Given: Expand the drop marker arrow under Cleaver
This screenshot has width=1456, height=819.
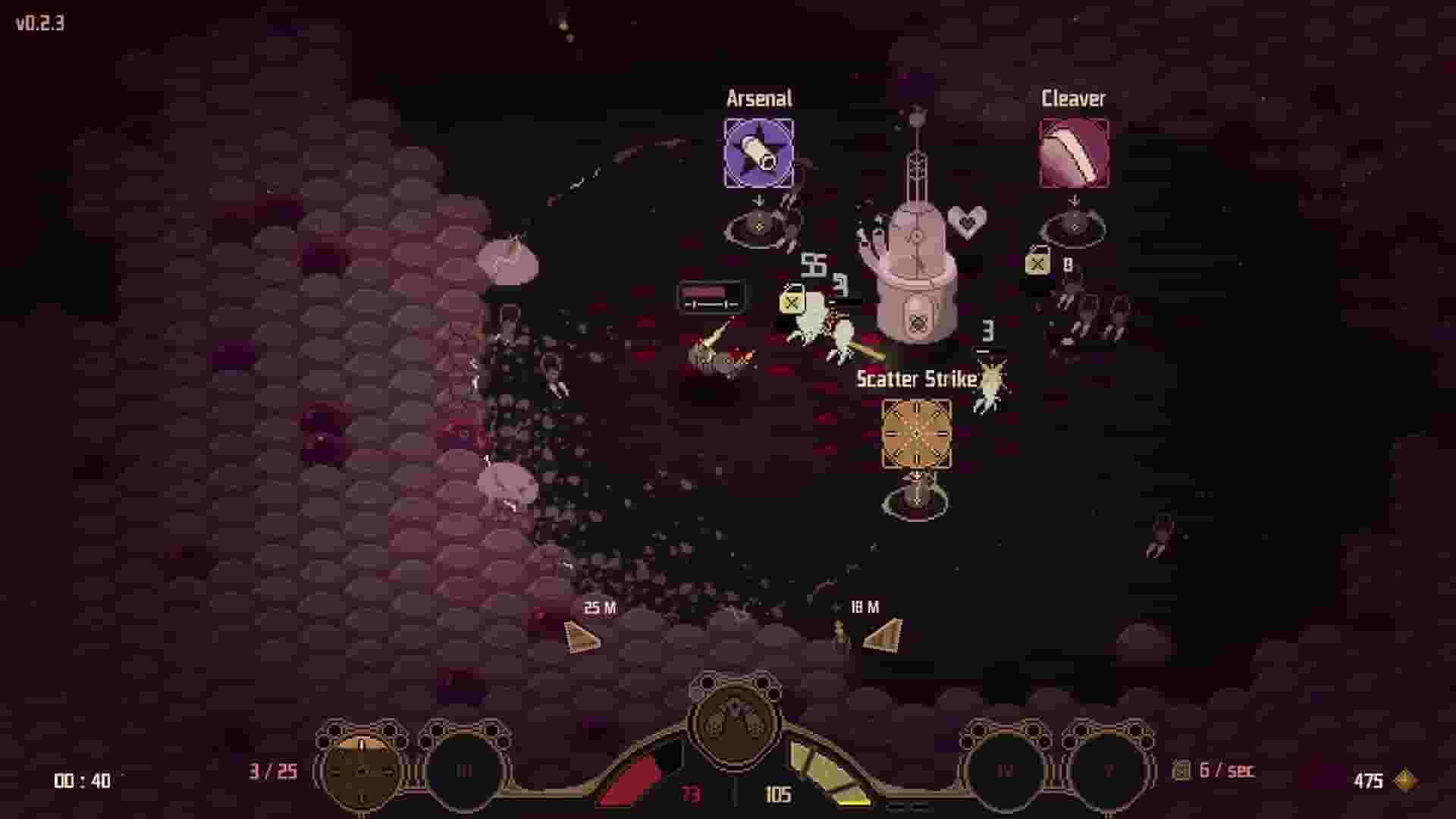Looking at the screenshot, I should pyautogui.click(x=1072, y=199).
